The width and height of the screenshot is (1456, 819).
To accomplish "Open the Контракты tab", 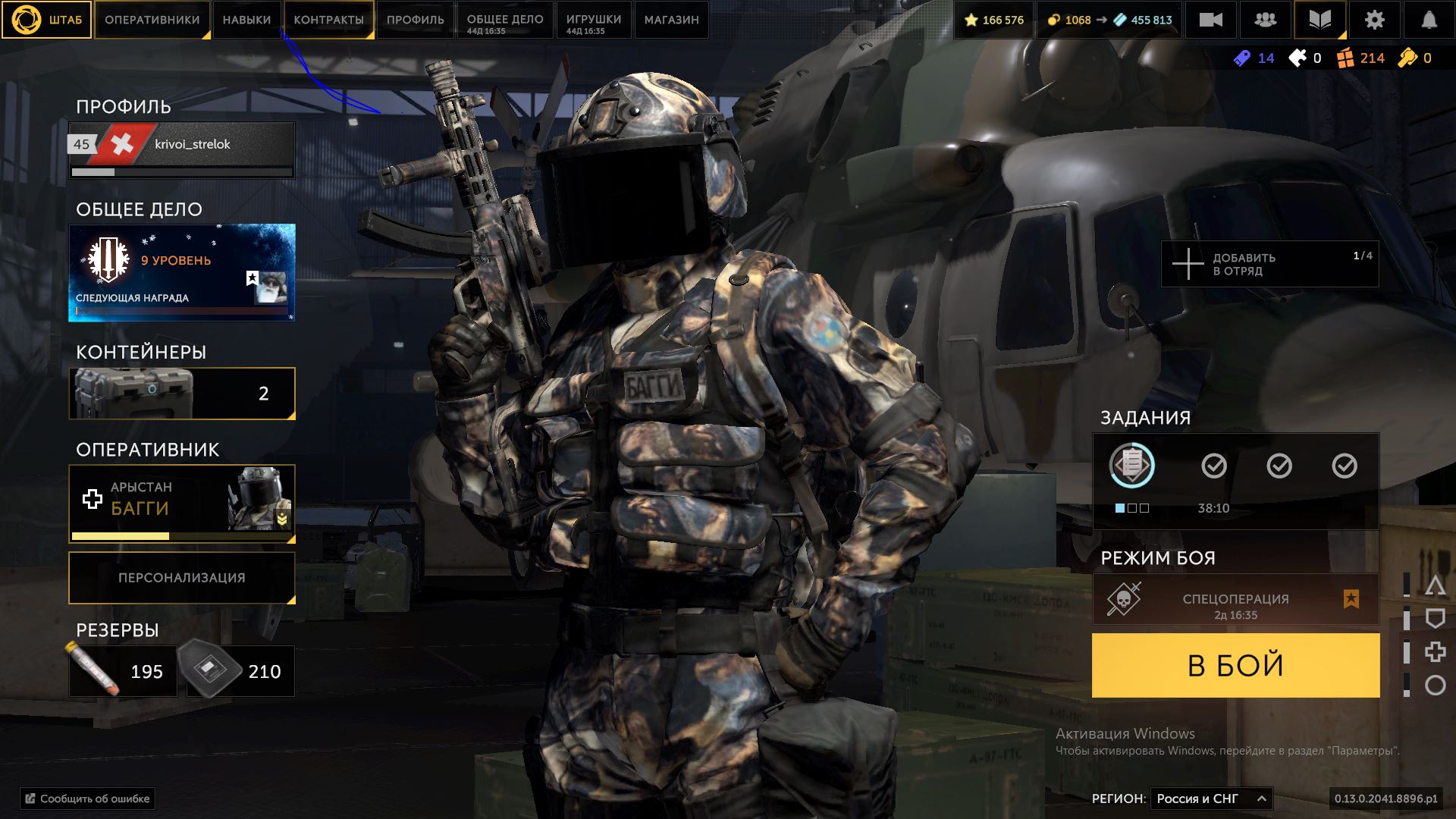I will pyautogui.click(x=328, y=20).
